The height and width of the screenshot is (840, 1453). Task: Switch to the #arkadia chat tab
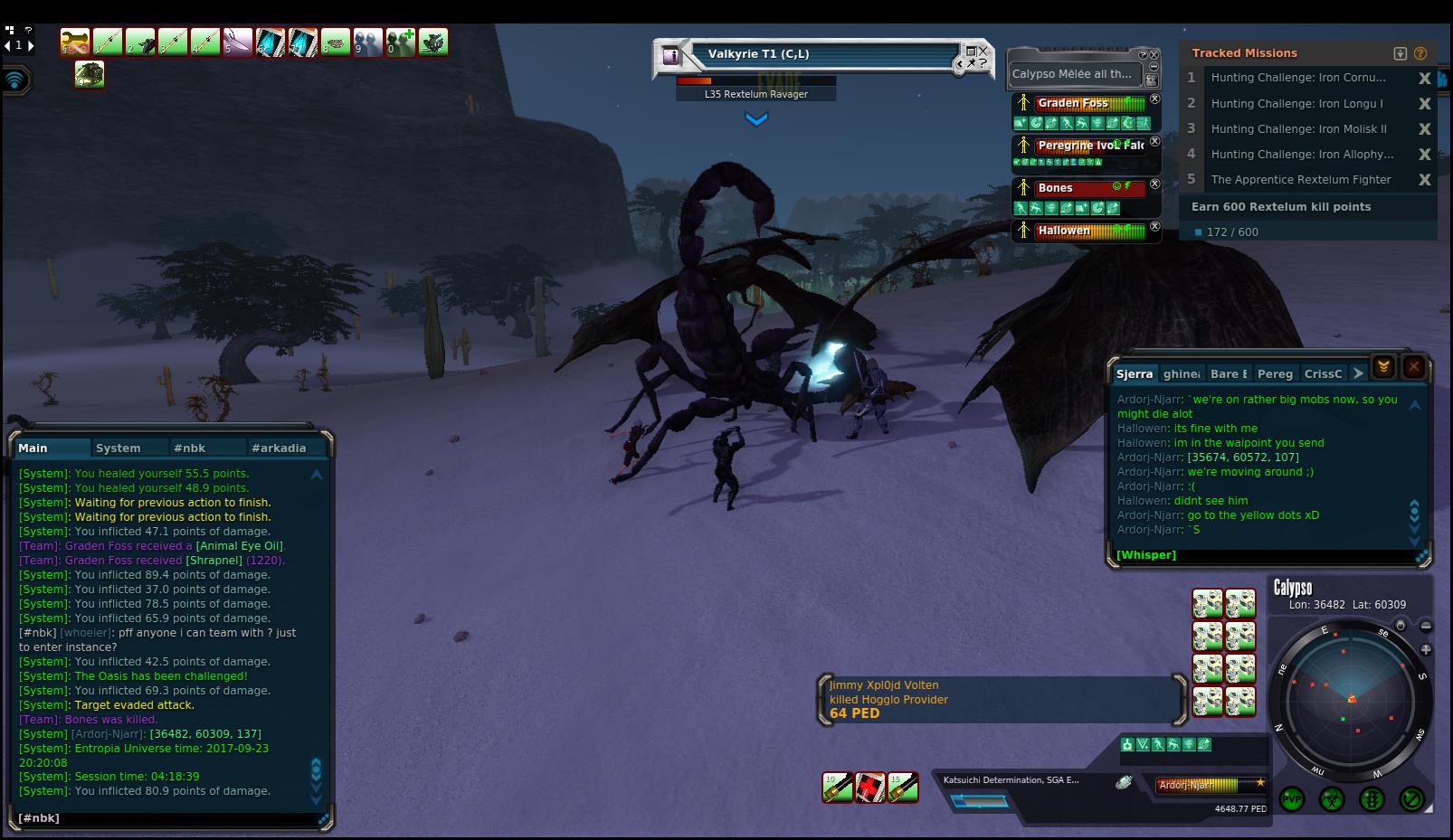(279, 448)
